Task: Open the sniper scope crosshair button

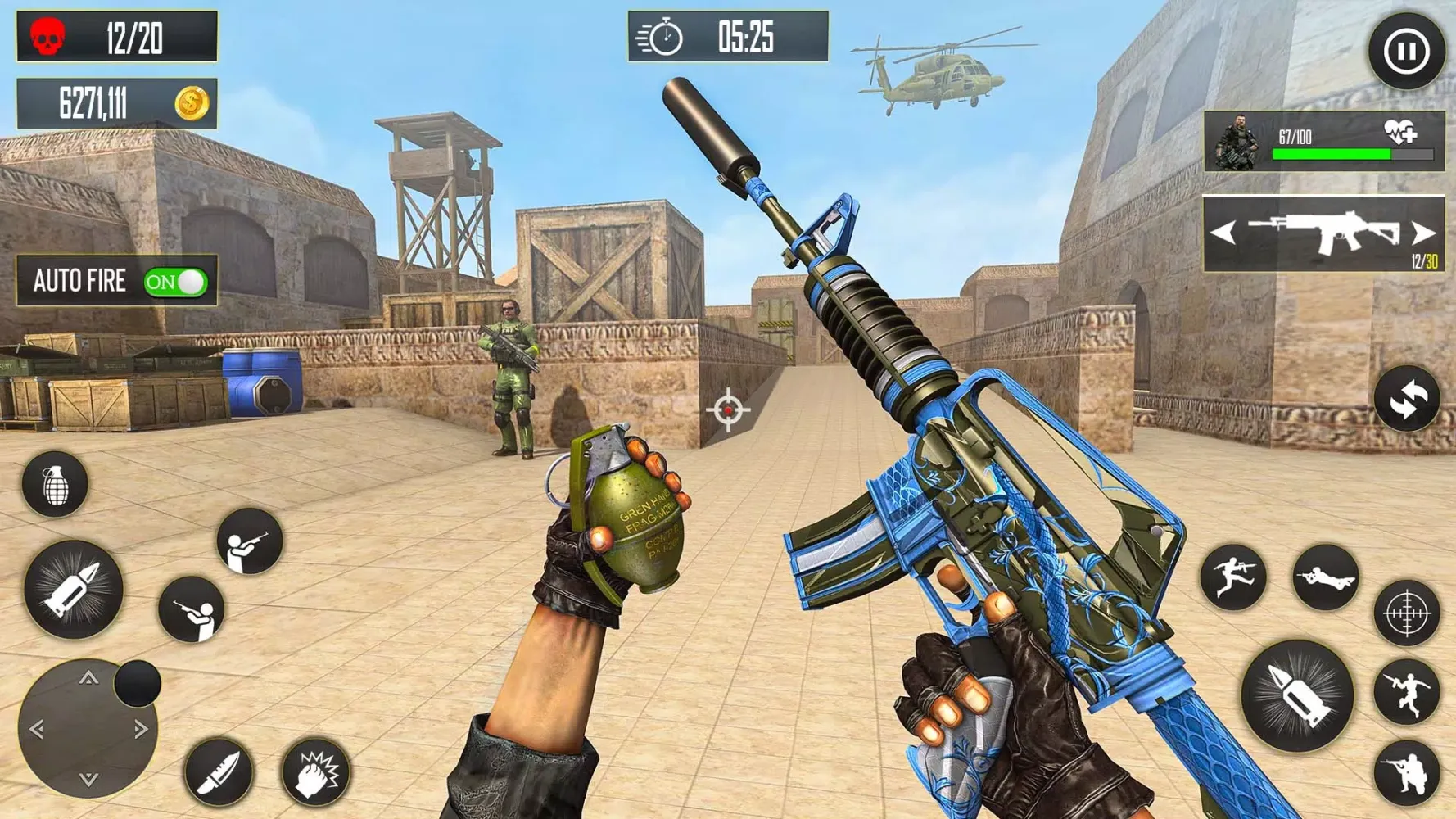Action: tap(1406, 613)
